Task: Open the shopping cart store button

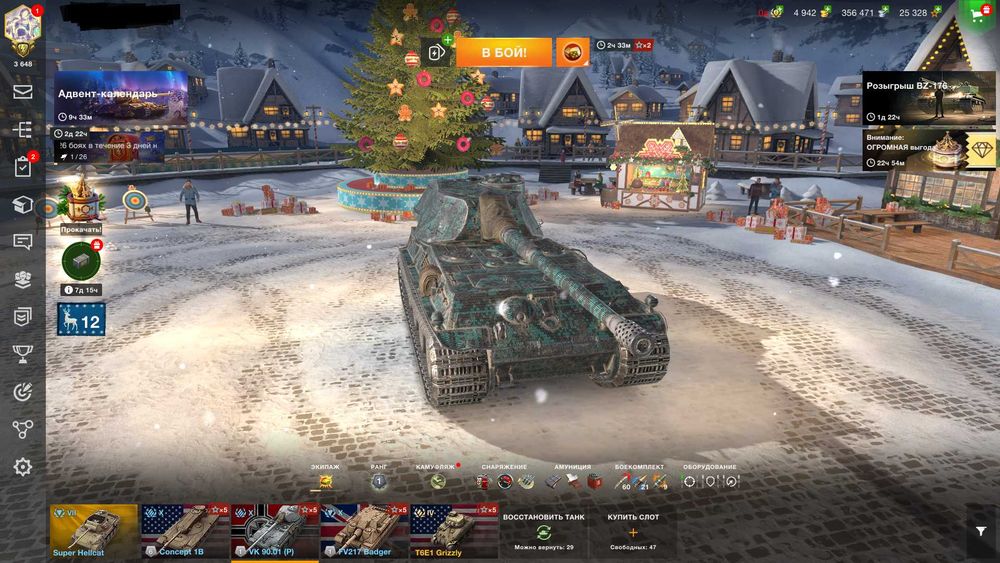Action: (977, 15)
